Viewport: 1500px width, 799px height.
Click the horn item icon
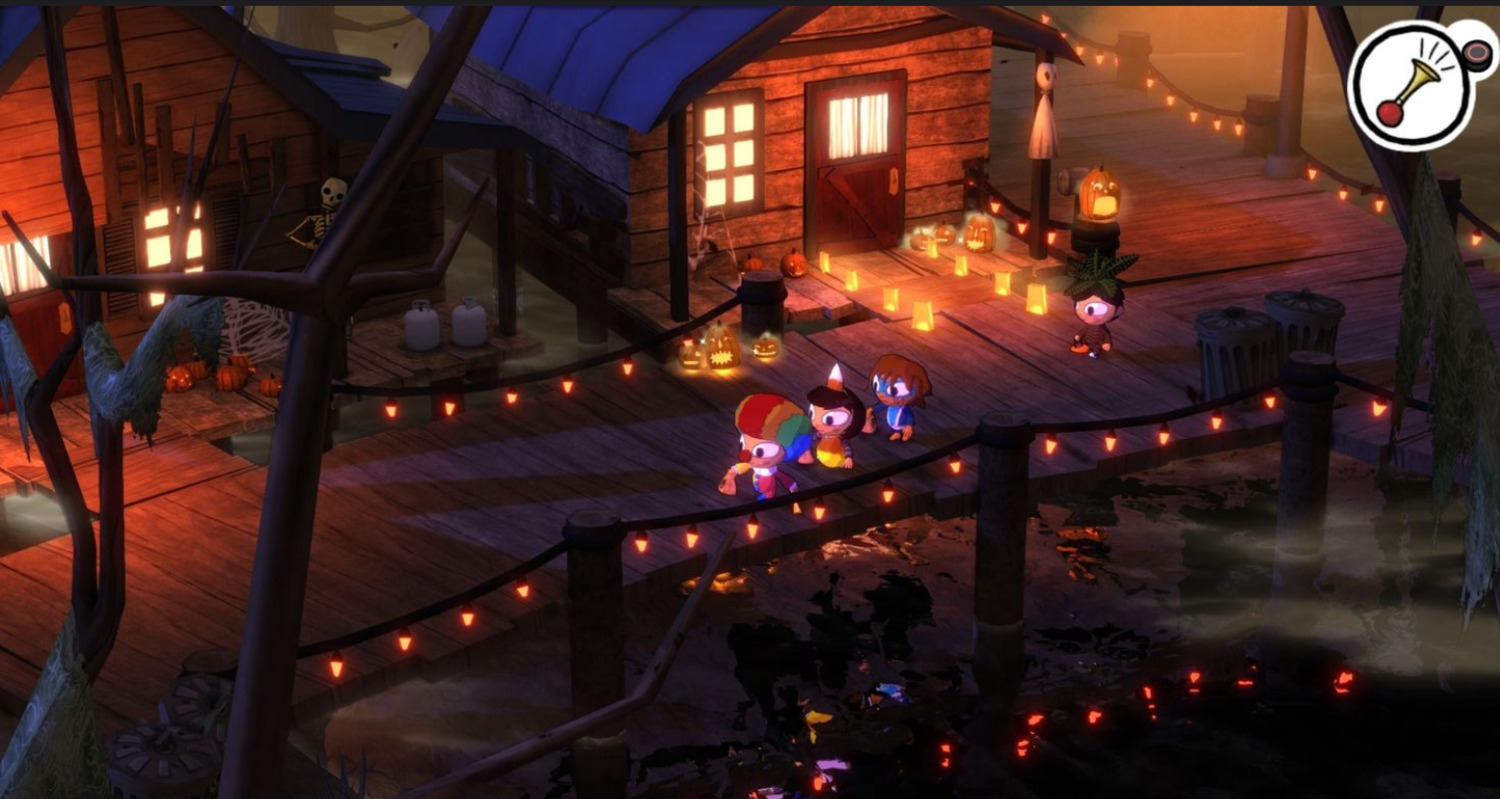coord(1411,87)
